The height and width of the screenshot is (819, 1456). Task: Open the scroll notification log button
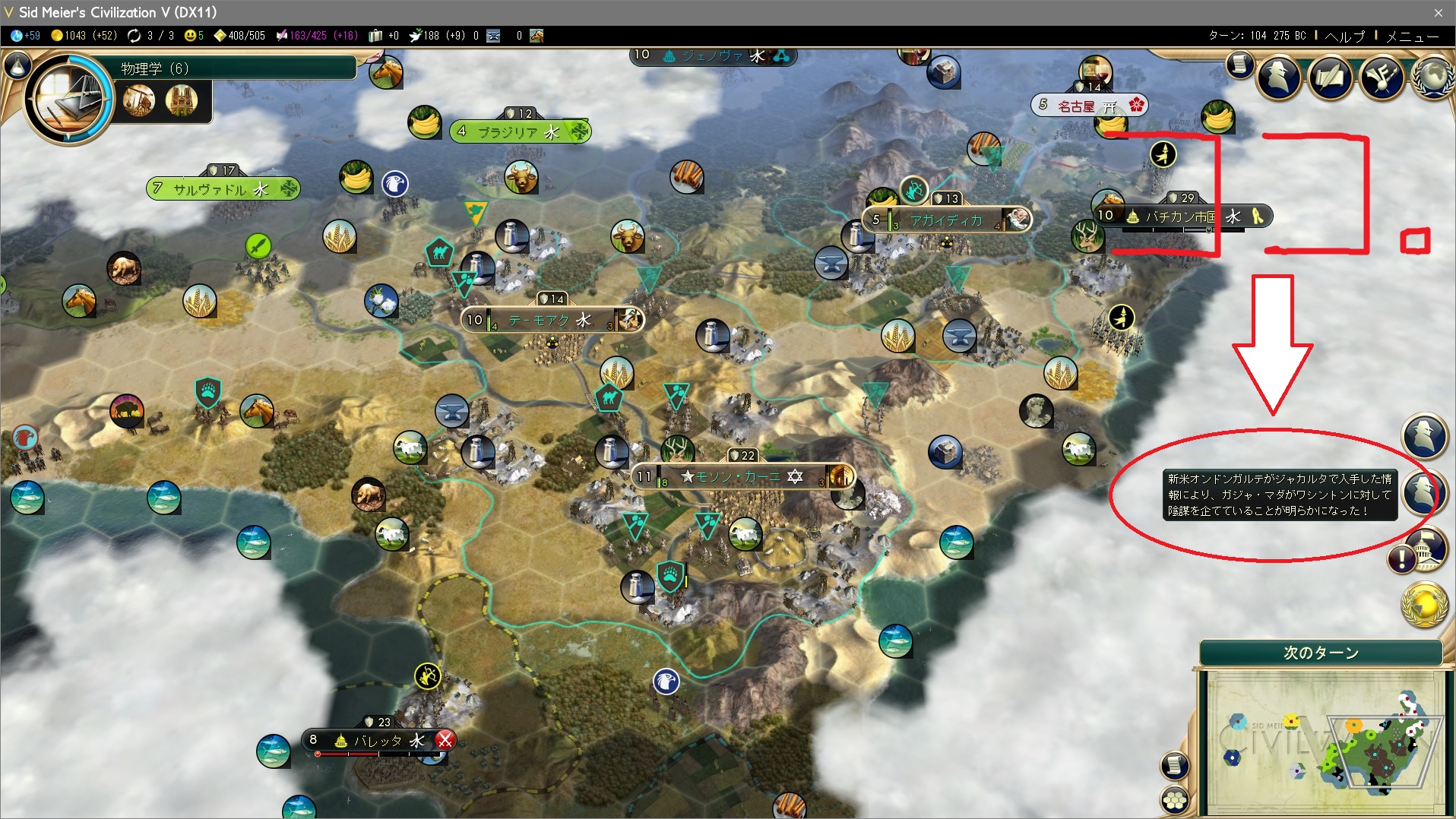[x=1239, y=65]
